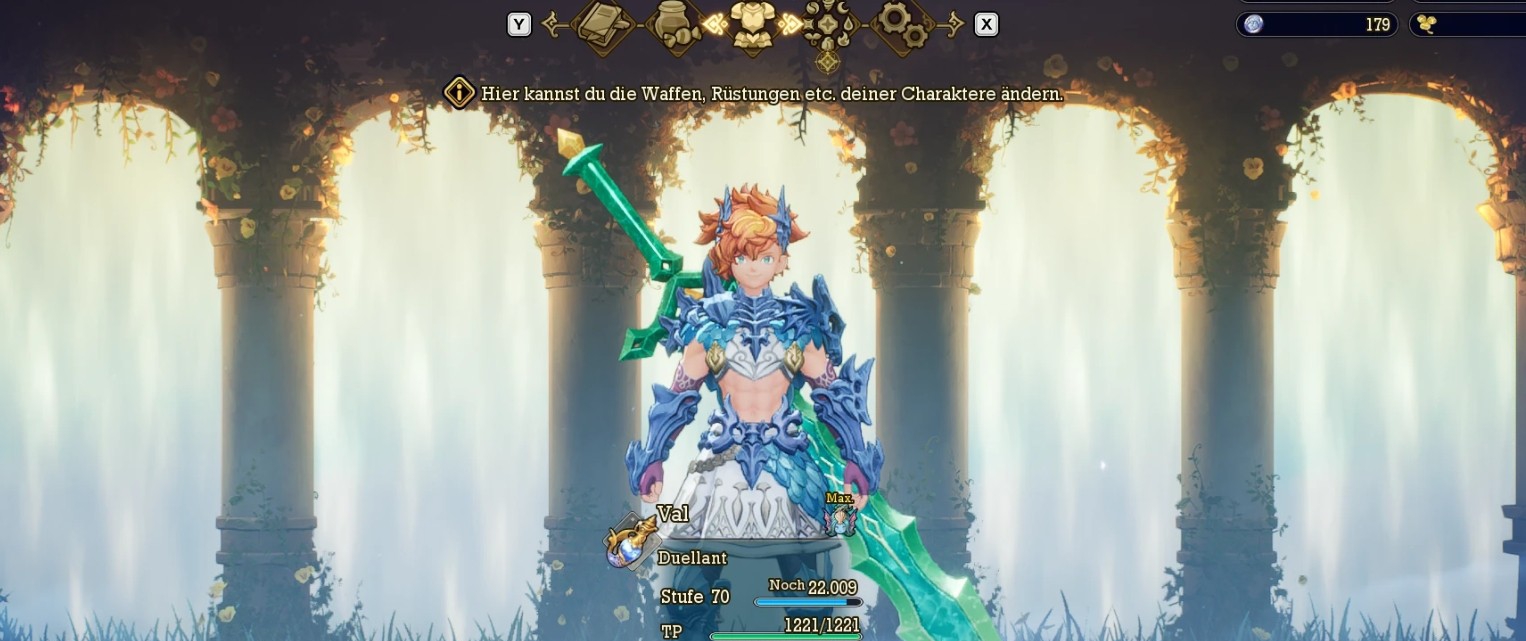Open the gear settings tab
Screen dimensions: 1526x641
904,23
